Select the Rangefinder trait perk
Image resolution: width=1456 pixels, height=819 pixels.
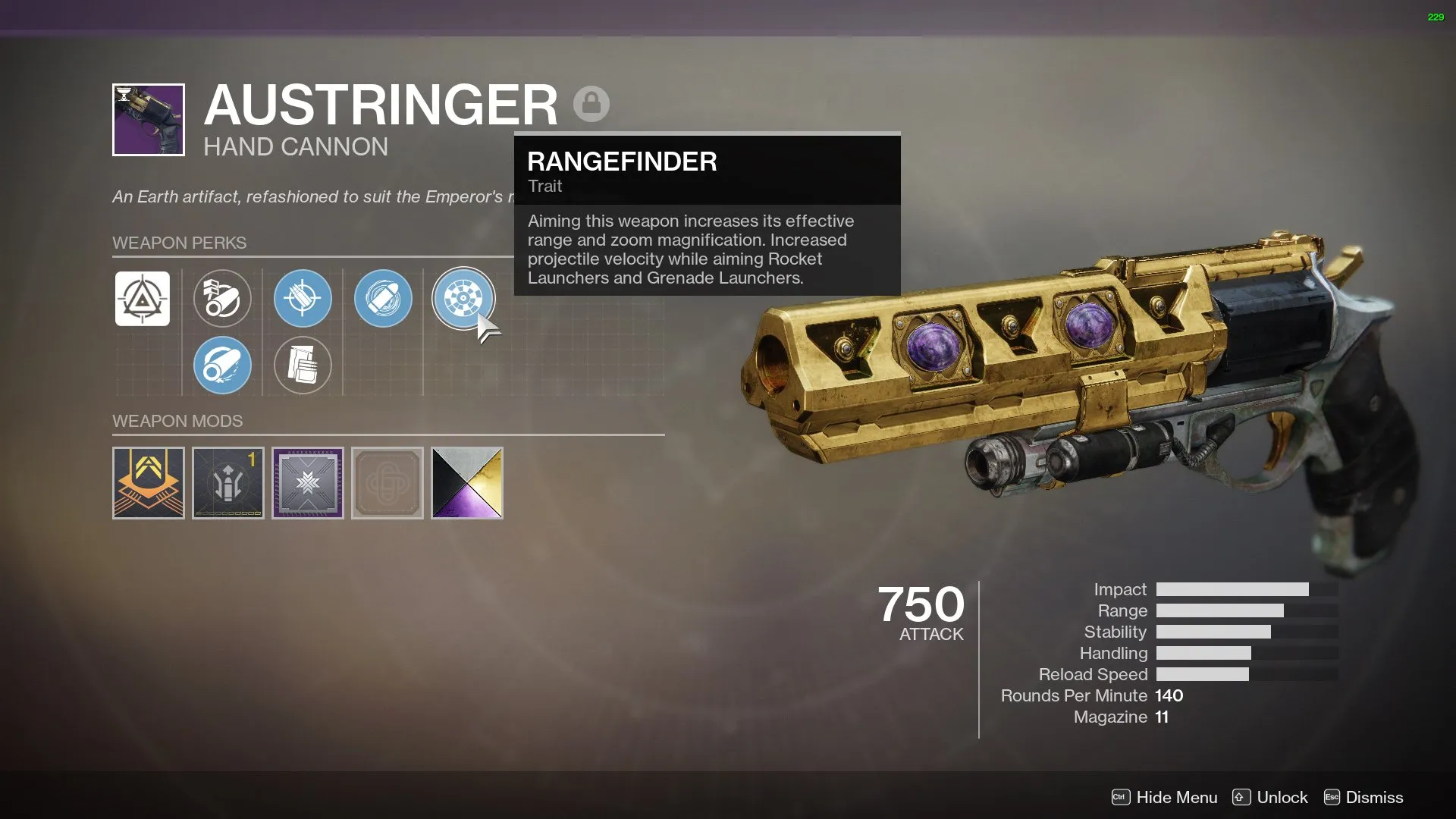[463, 299]
